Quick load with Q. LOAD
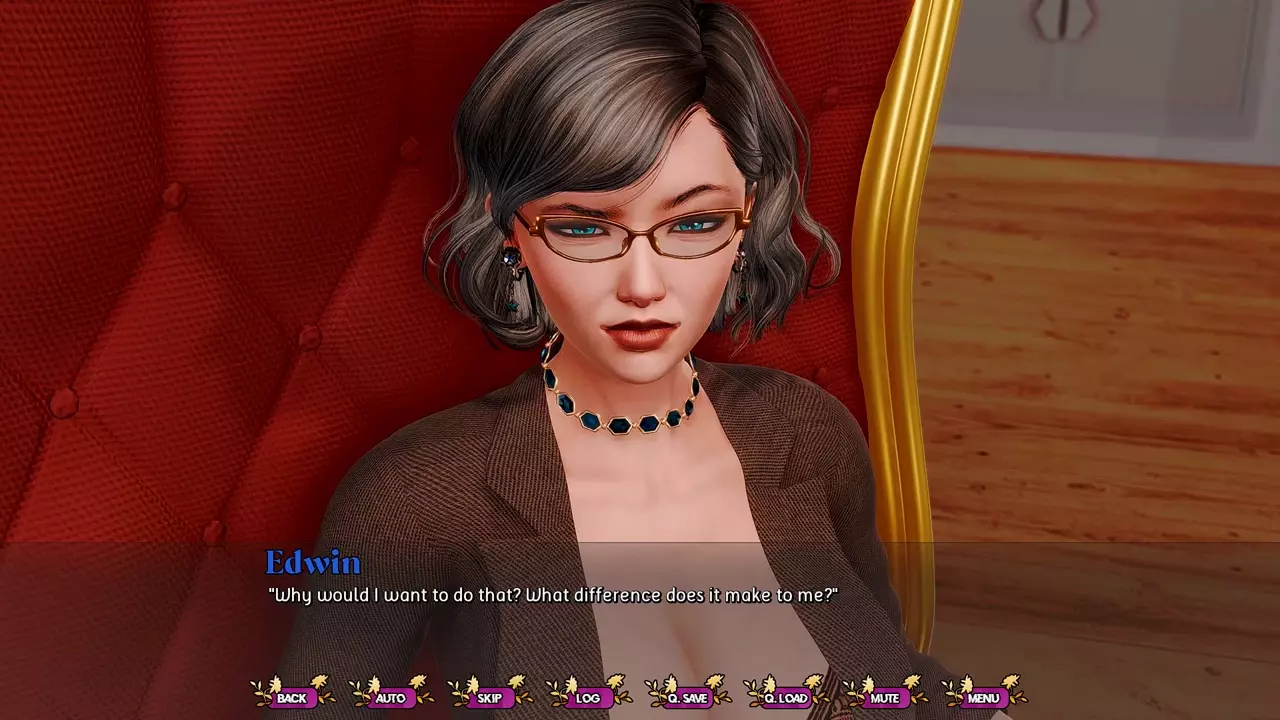This screenshot has width=1280, height=720. pyautogui.click(x=785, y=697)
